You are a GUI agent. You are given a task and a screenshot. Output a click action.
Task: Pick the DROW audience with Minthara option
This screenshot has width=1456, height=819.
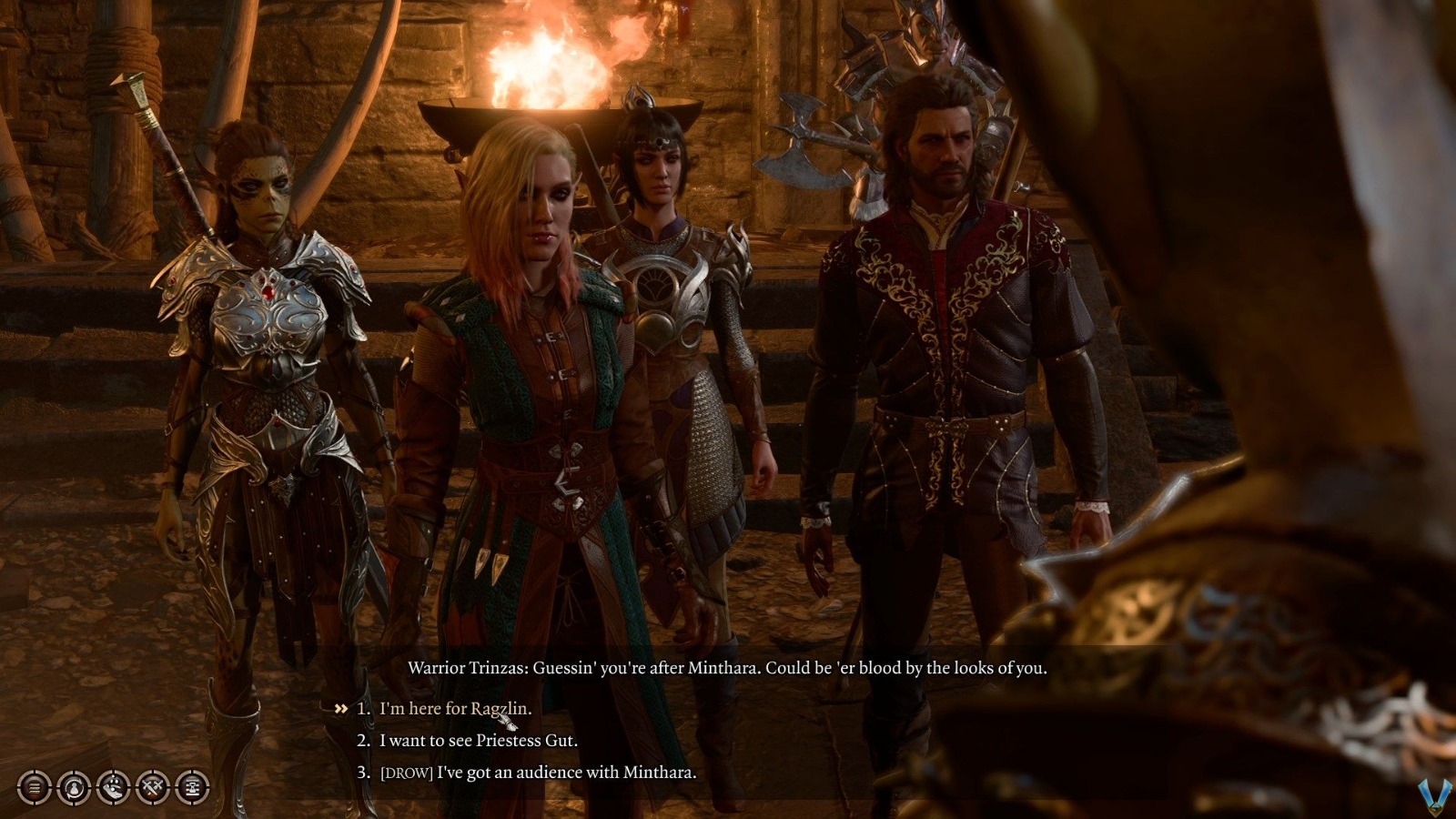click(537, 773)
